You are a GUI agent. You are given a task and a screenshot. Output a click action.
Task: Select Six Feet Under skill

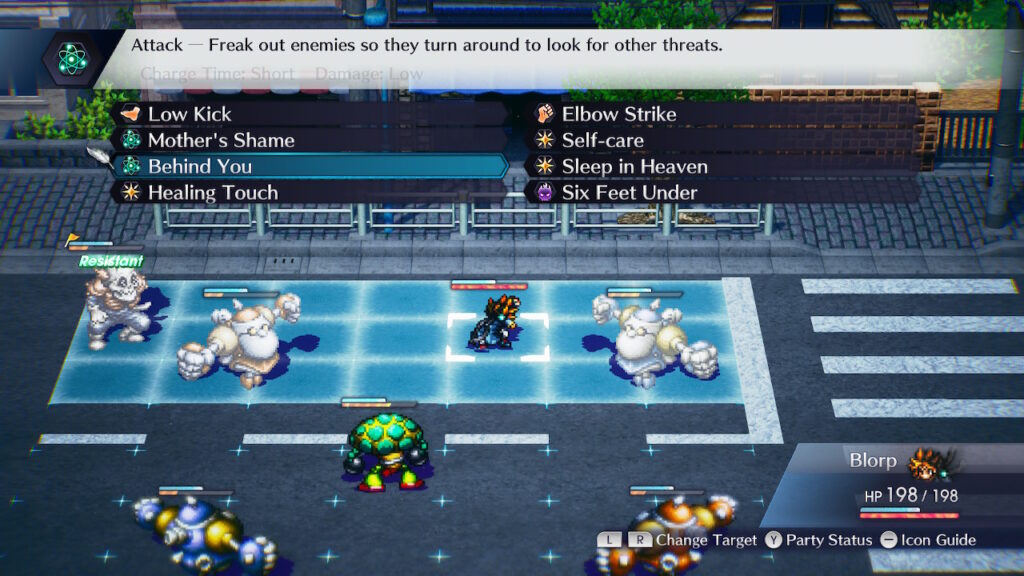click(x=629, y=192)
